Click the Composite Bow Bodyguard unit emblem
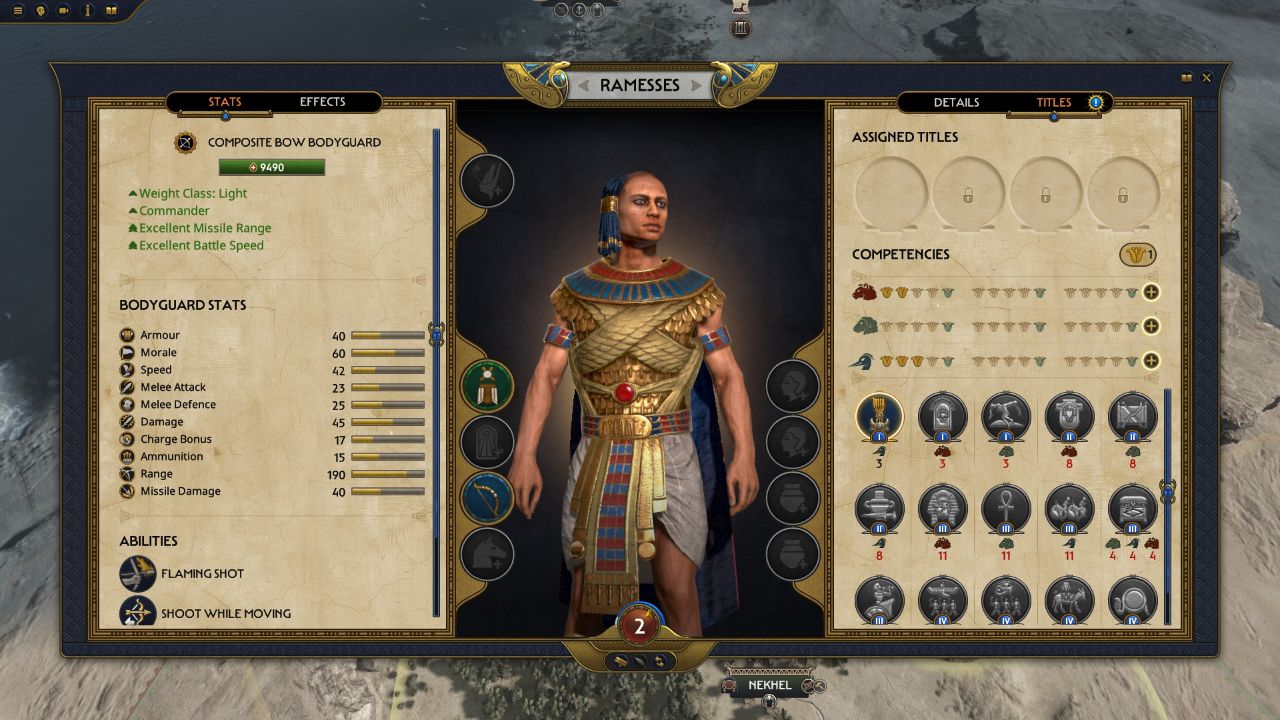Screen dimensions: 1280x720 [x=186, y=142]
